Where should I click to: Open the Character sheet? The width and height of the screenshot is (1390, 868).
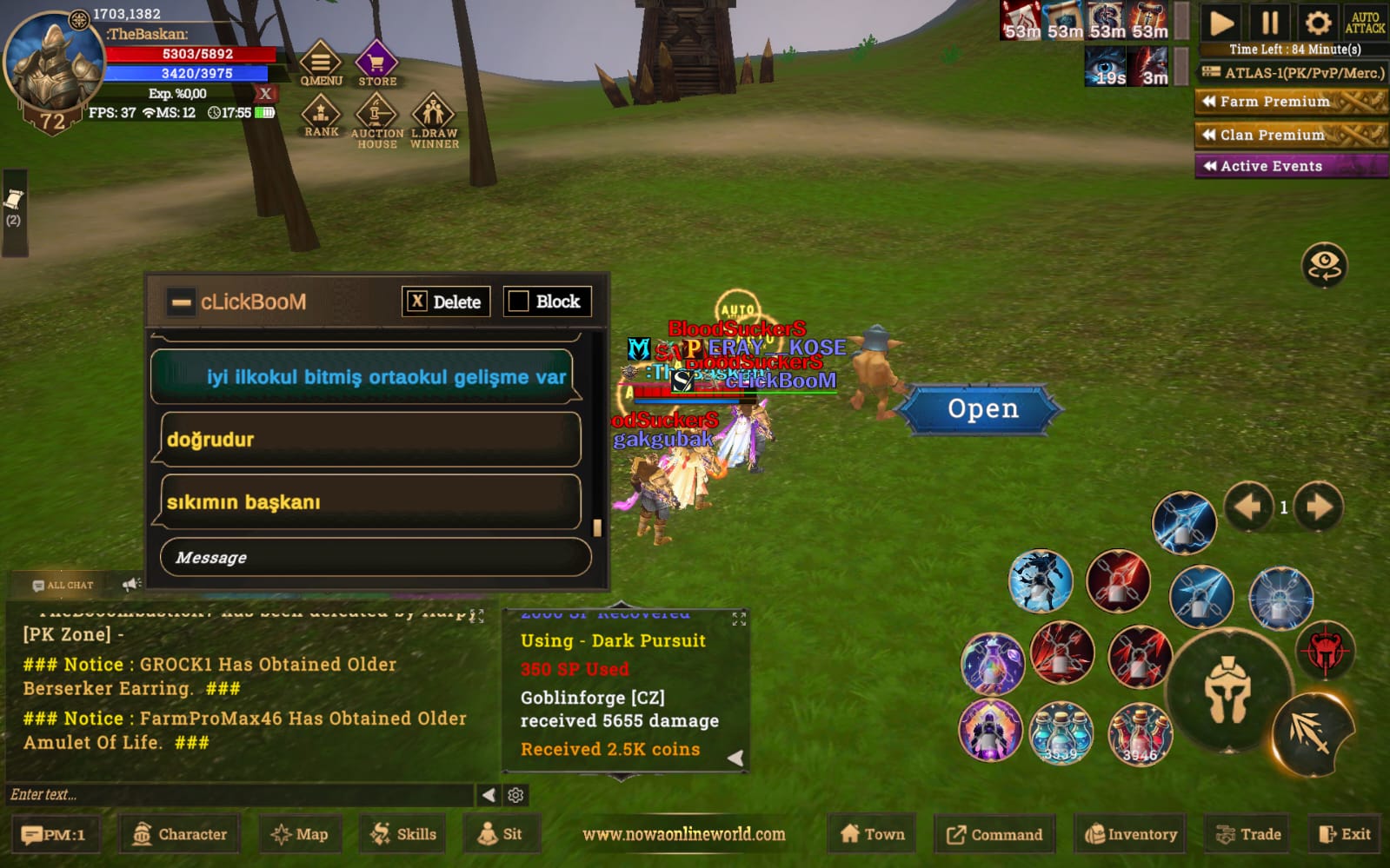coord(180,834)
